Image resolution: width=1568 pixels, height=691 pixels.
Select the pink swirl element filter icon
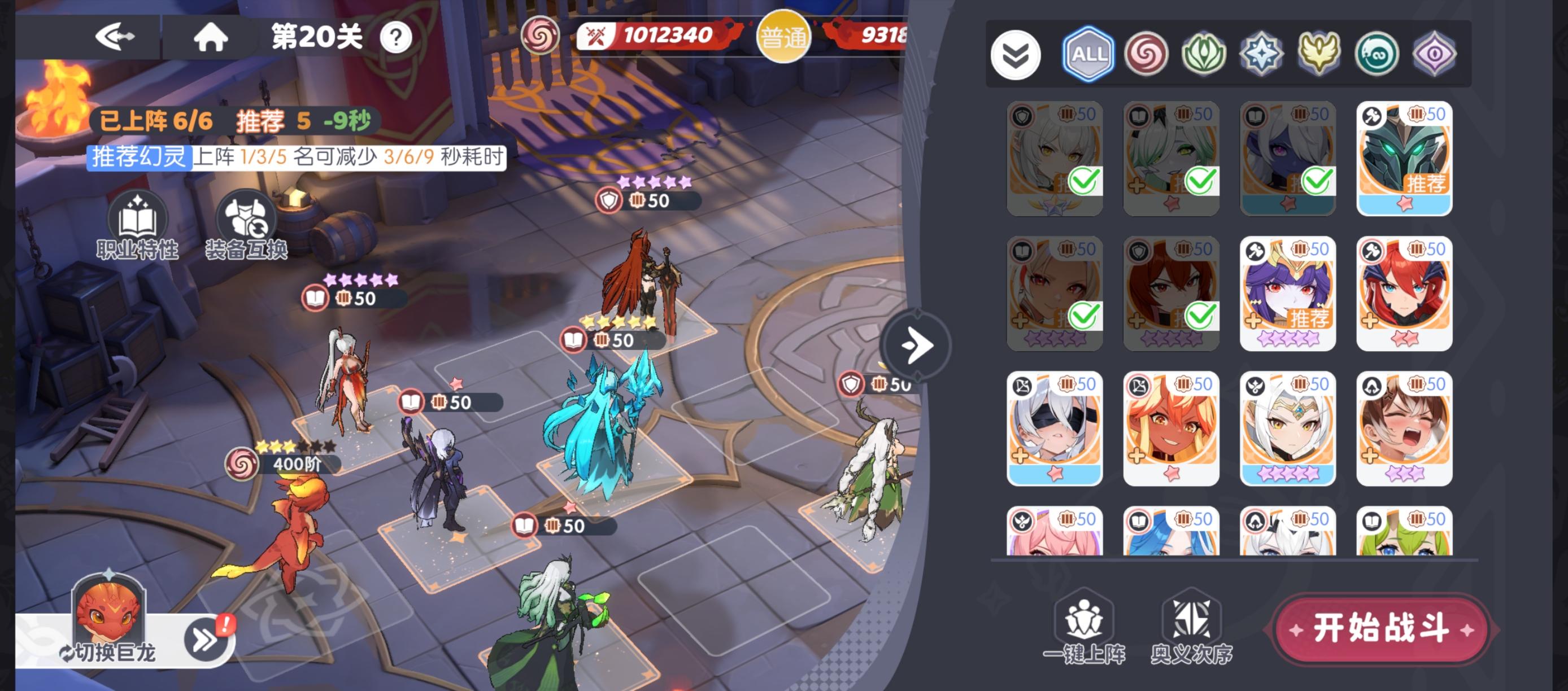tap(1147, 54)
